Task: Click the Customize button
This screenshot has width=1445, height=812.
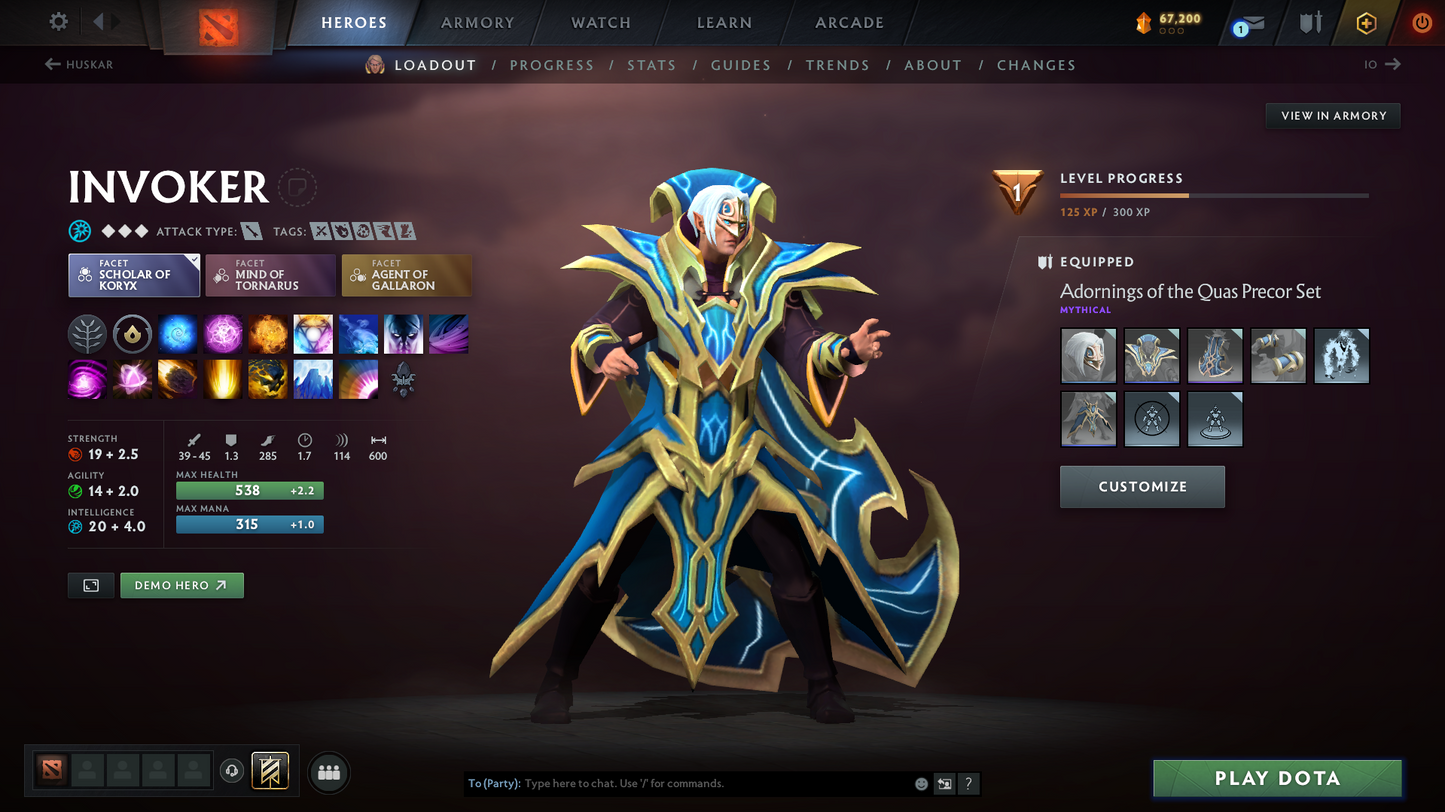Action: [1142, 487]
